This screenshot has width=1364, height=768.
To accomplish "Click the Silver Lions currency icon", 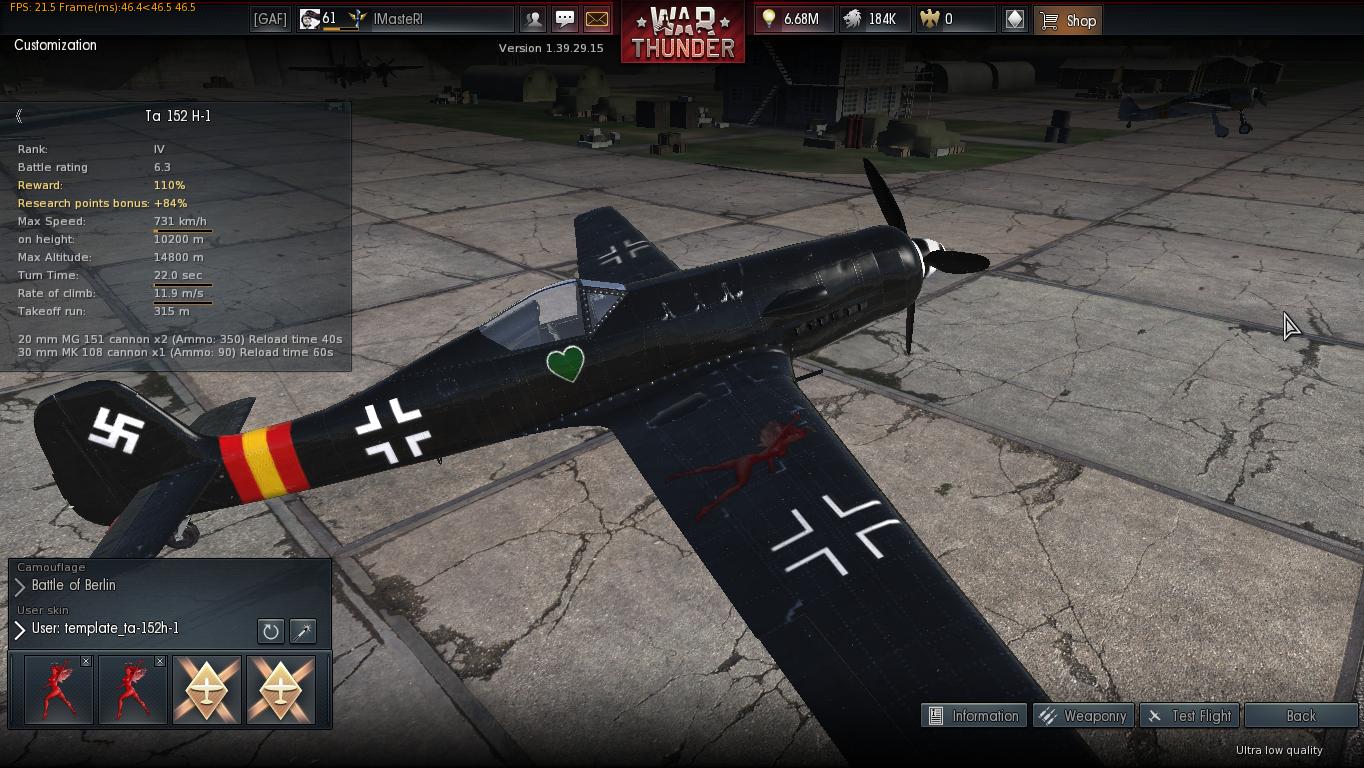I will [851, 19].
